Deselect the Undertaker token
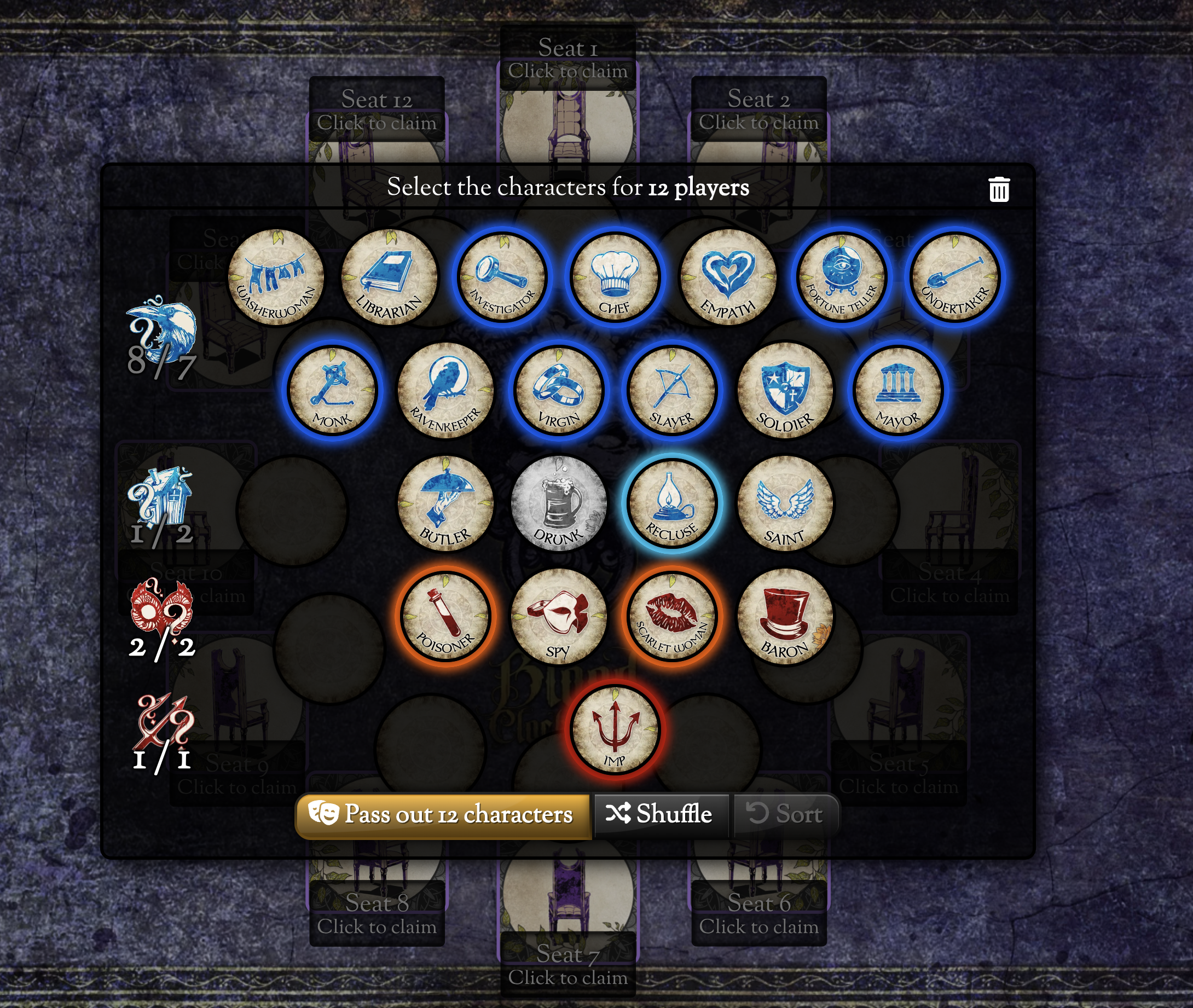The height and width of the screenshot is (1008, 1193). tap(954, 277)
